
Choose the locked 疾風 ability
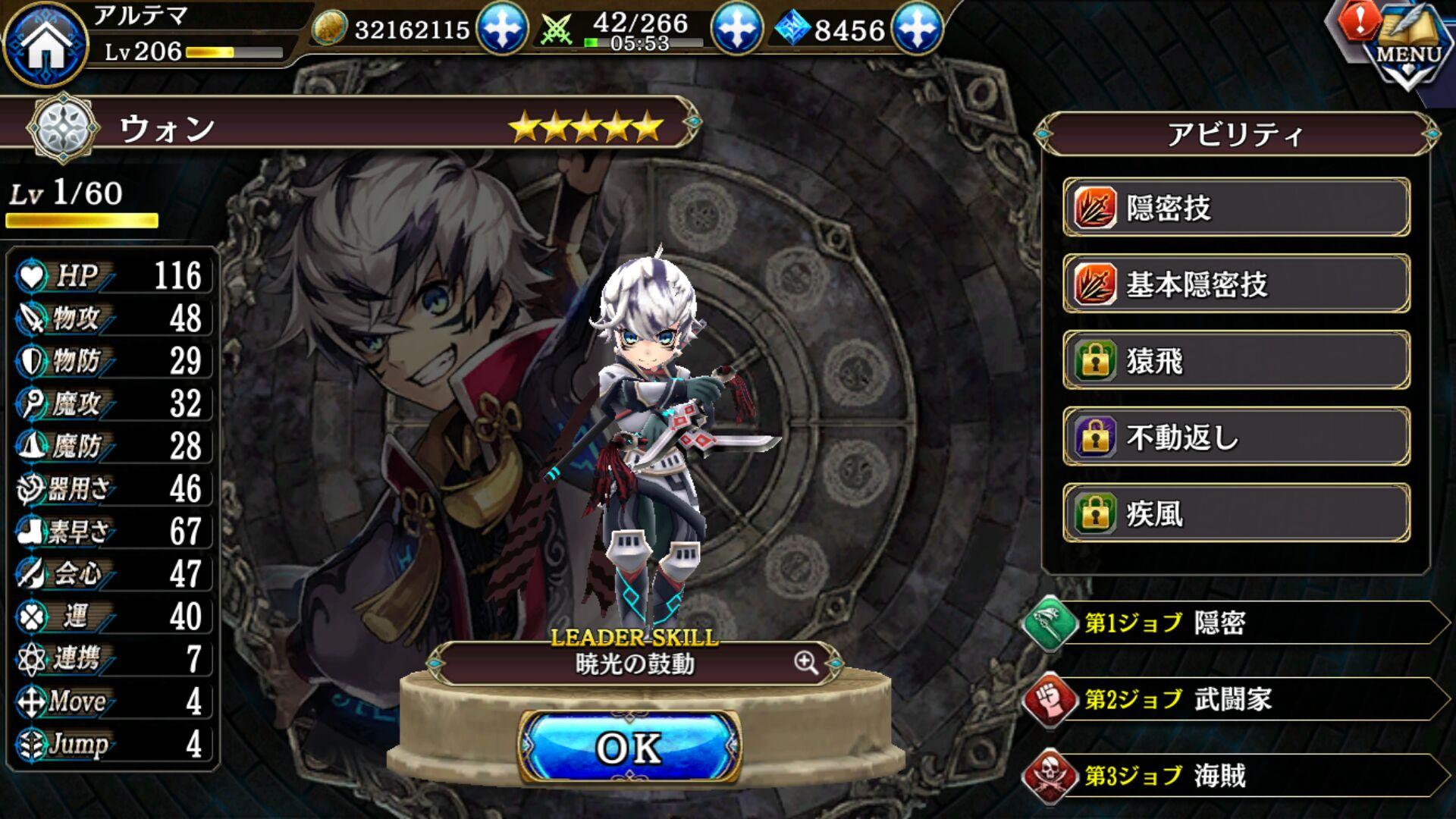click(x=1236, y=513)
